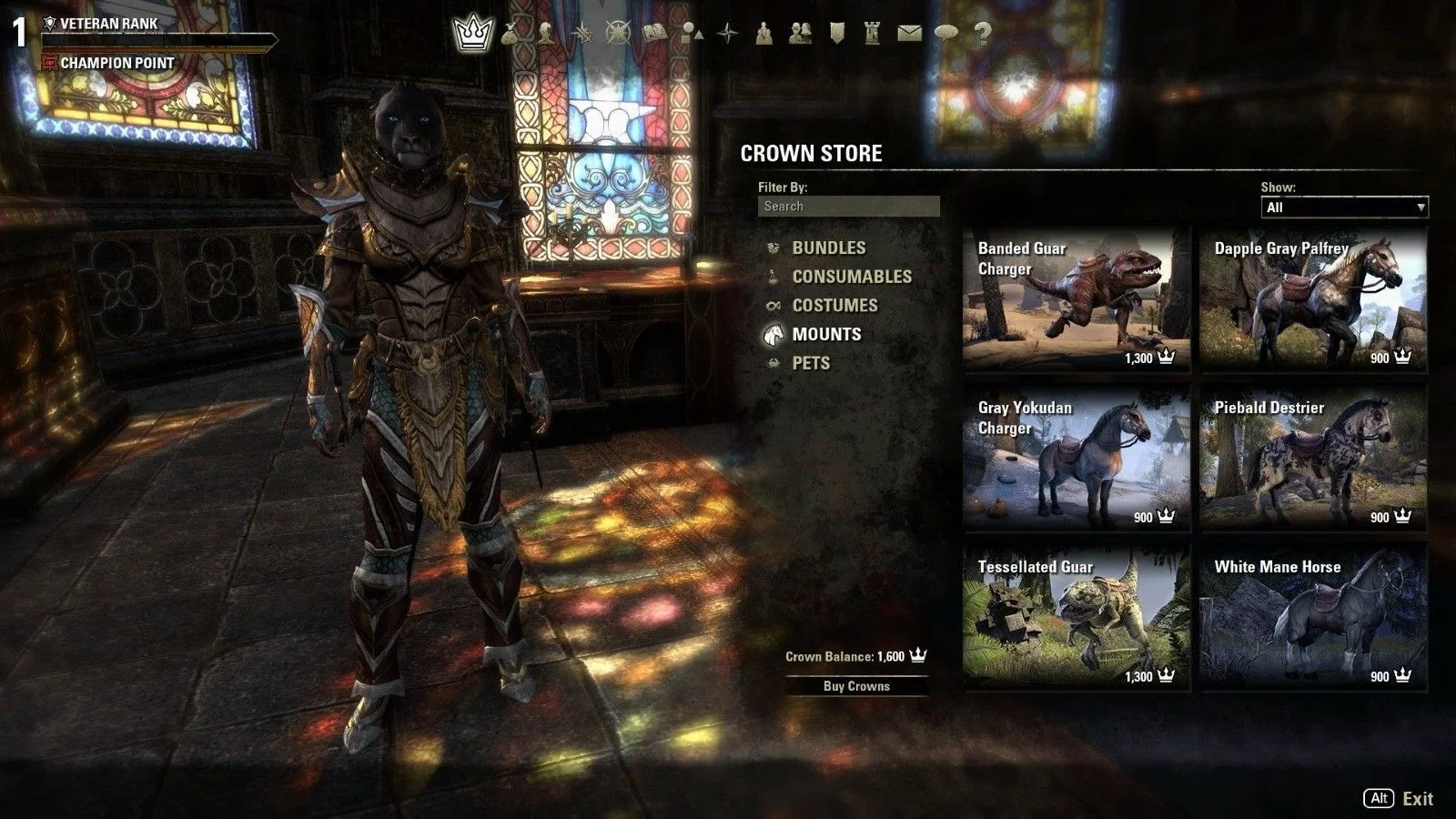Click the Crown Store search field
Screen dimensions: 1456x819
pyautogui.click(x=848, y=207)
